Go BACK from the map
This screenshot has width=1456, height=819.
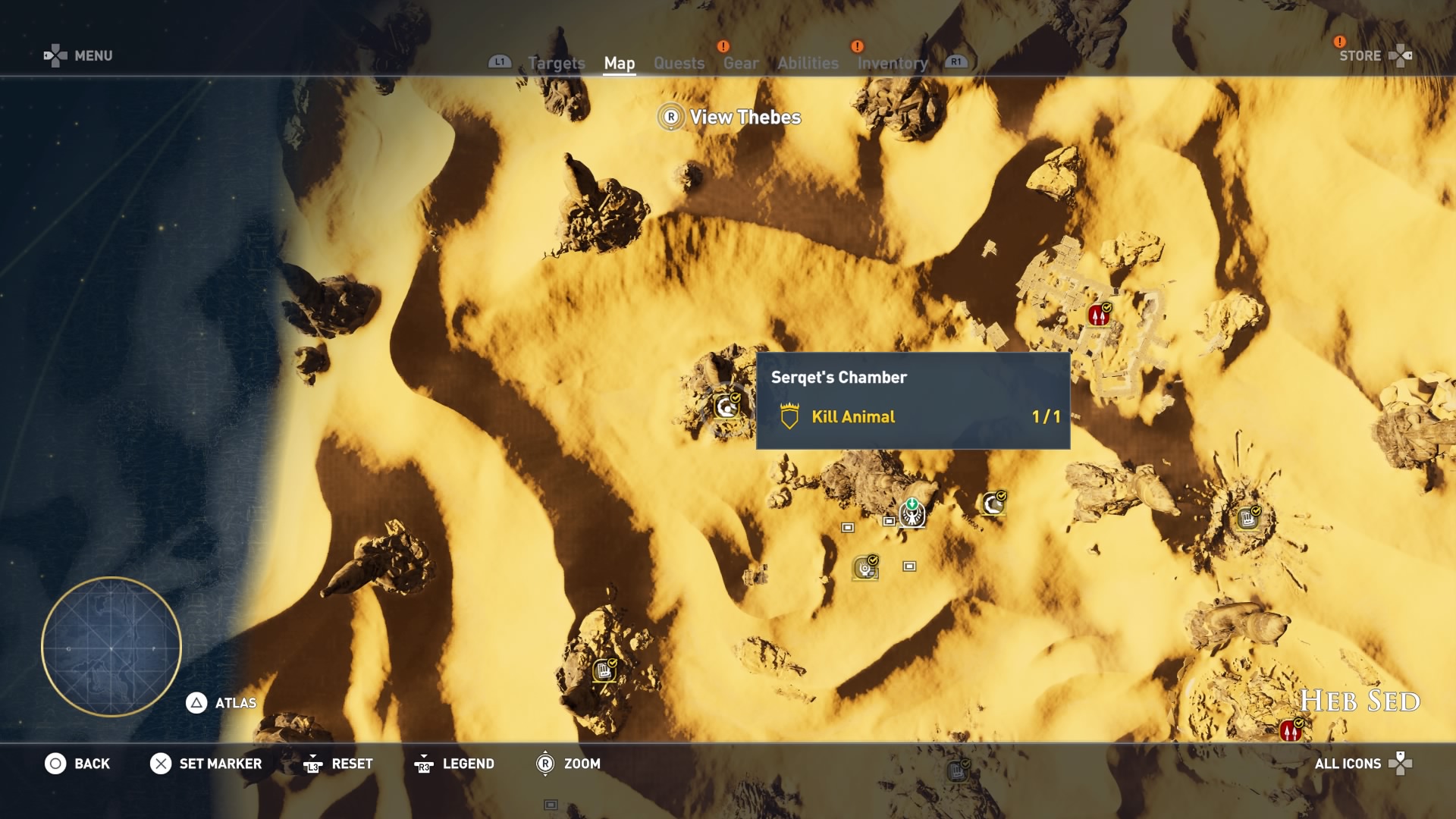tap(77, 764)
